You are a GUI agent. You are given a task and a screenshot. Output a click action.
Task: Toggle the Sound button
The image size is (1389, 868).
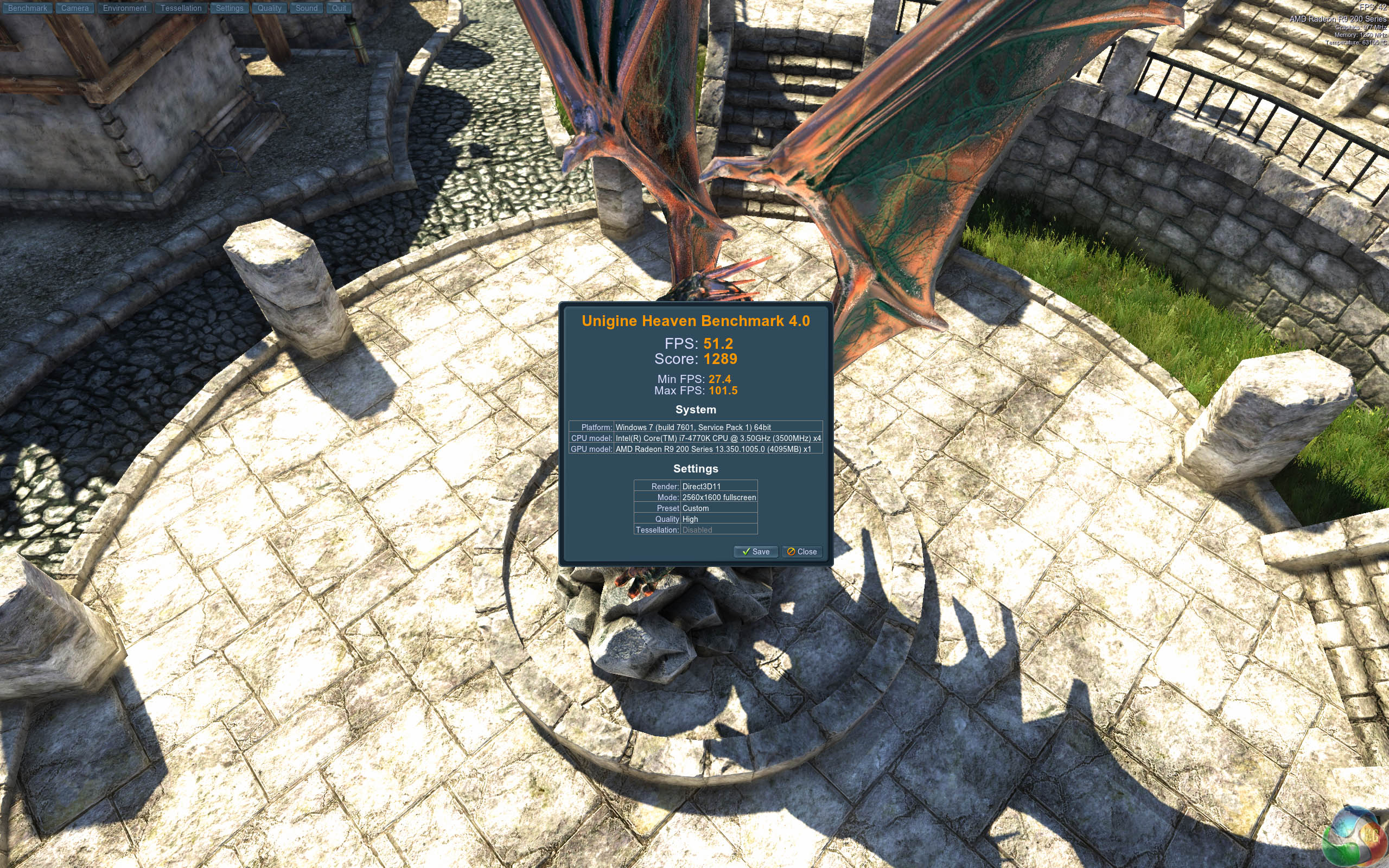point(307,8)
